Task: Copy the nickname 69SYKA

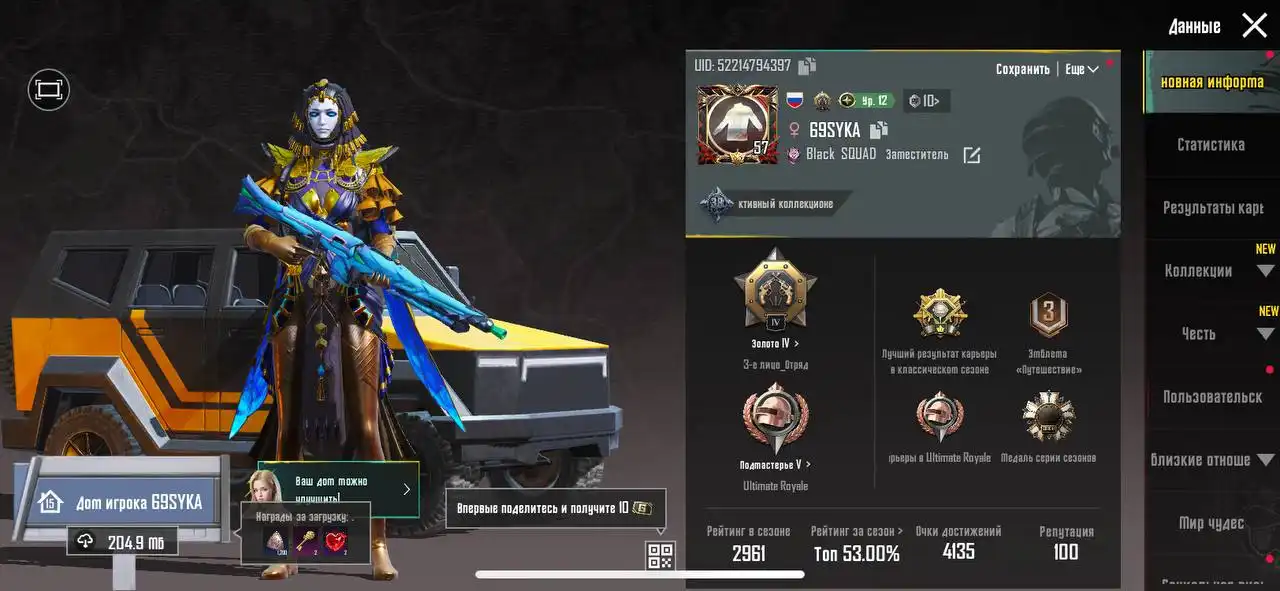Action: [x=879, y=130]
